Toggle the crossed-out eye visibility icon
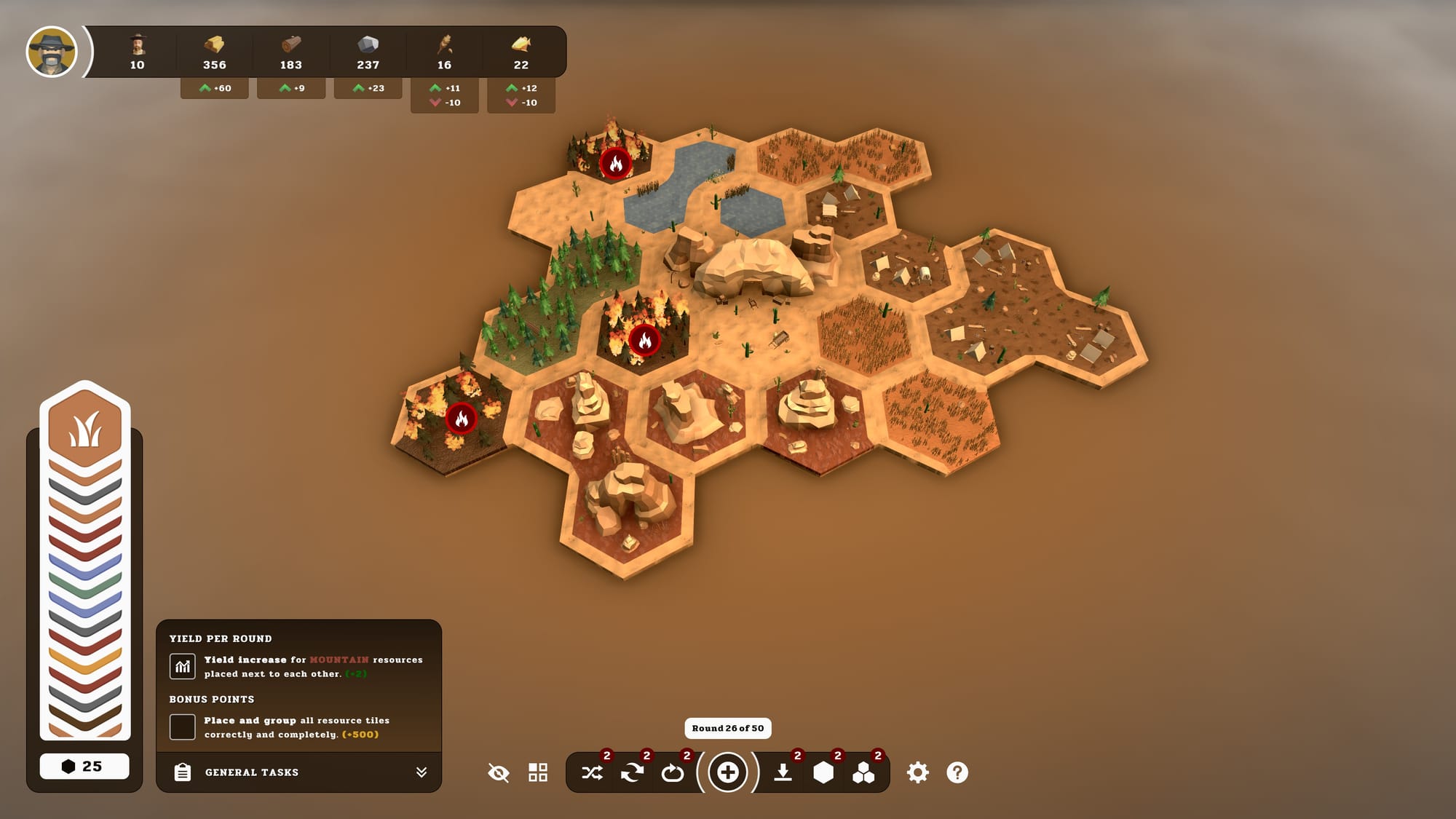The image size is (1456, 819). [x=499, y=772]
